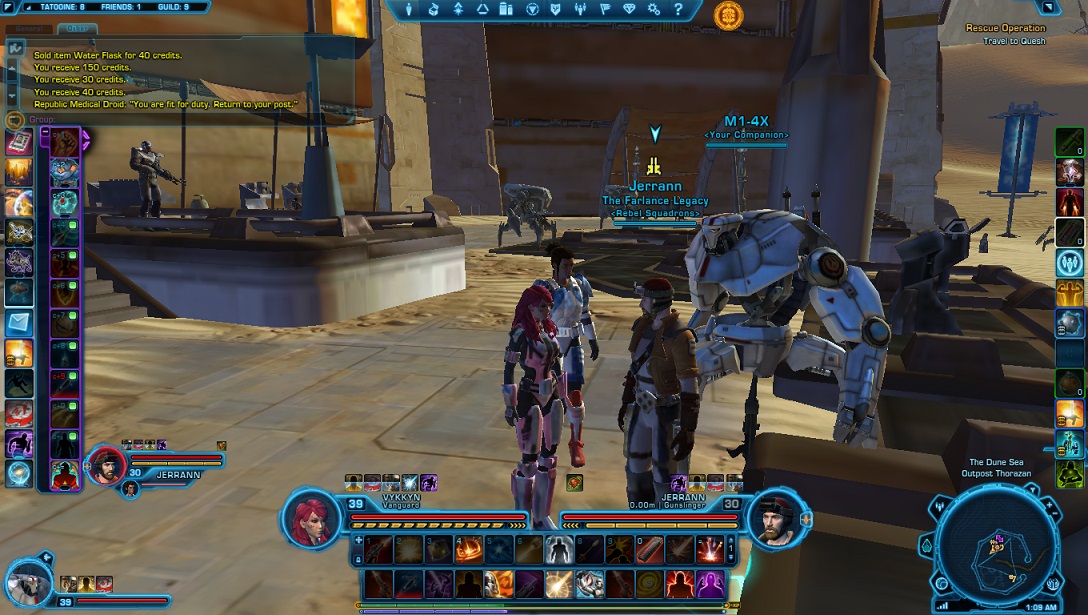Activate the white silhouette ability in slot 7
Image resolution: width=1088 pixels, height=615 pixels.
[559, 548]
